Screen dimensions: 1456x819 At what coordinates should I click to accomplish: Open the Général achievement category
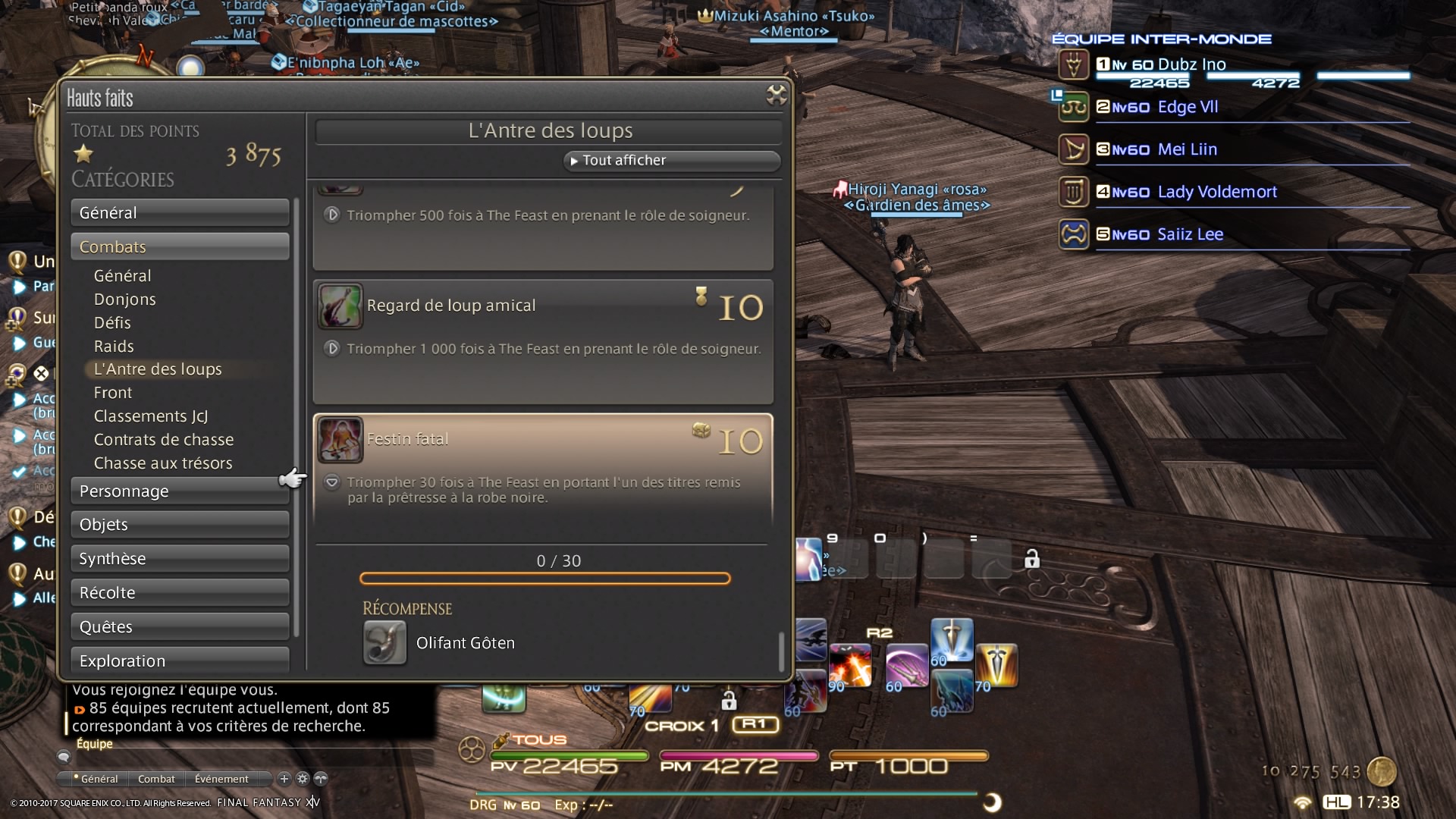tap(180, 213)
